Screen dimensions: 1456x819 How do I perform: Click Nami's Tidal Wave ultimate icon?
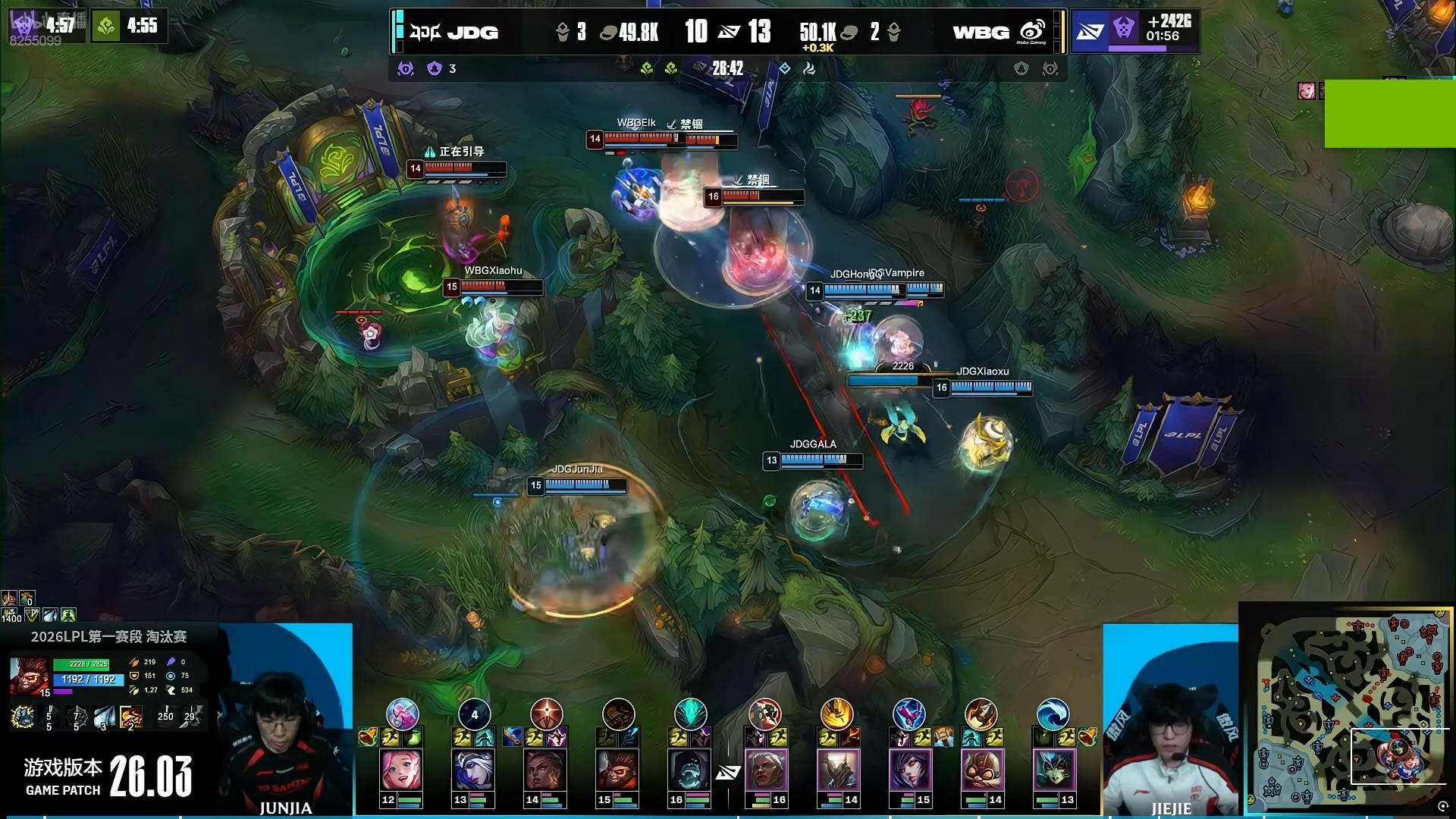click(1053, 714)
